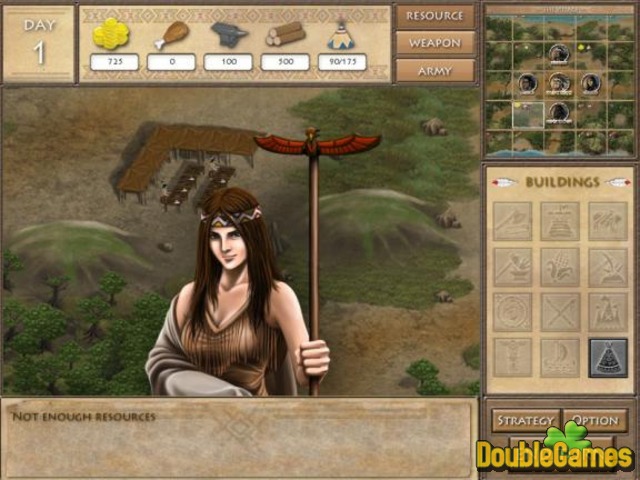Click the wood logs resource icon
Image resolution: width=640 pixels, height=480 pixels.
click(x=285, y=33)
